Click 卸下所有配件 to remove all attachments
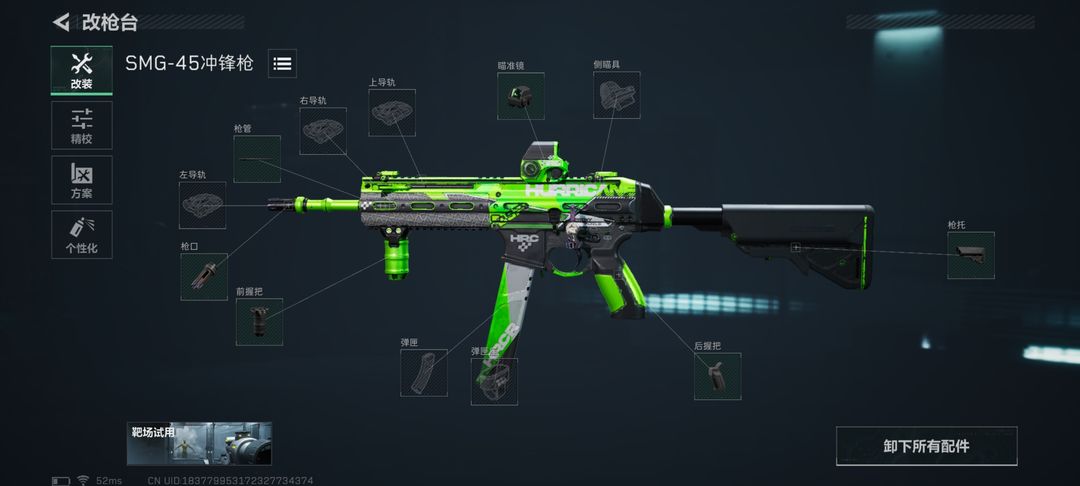 926,446
